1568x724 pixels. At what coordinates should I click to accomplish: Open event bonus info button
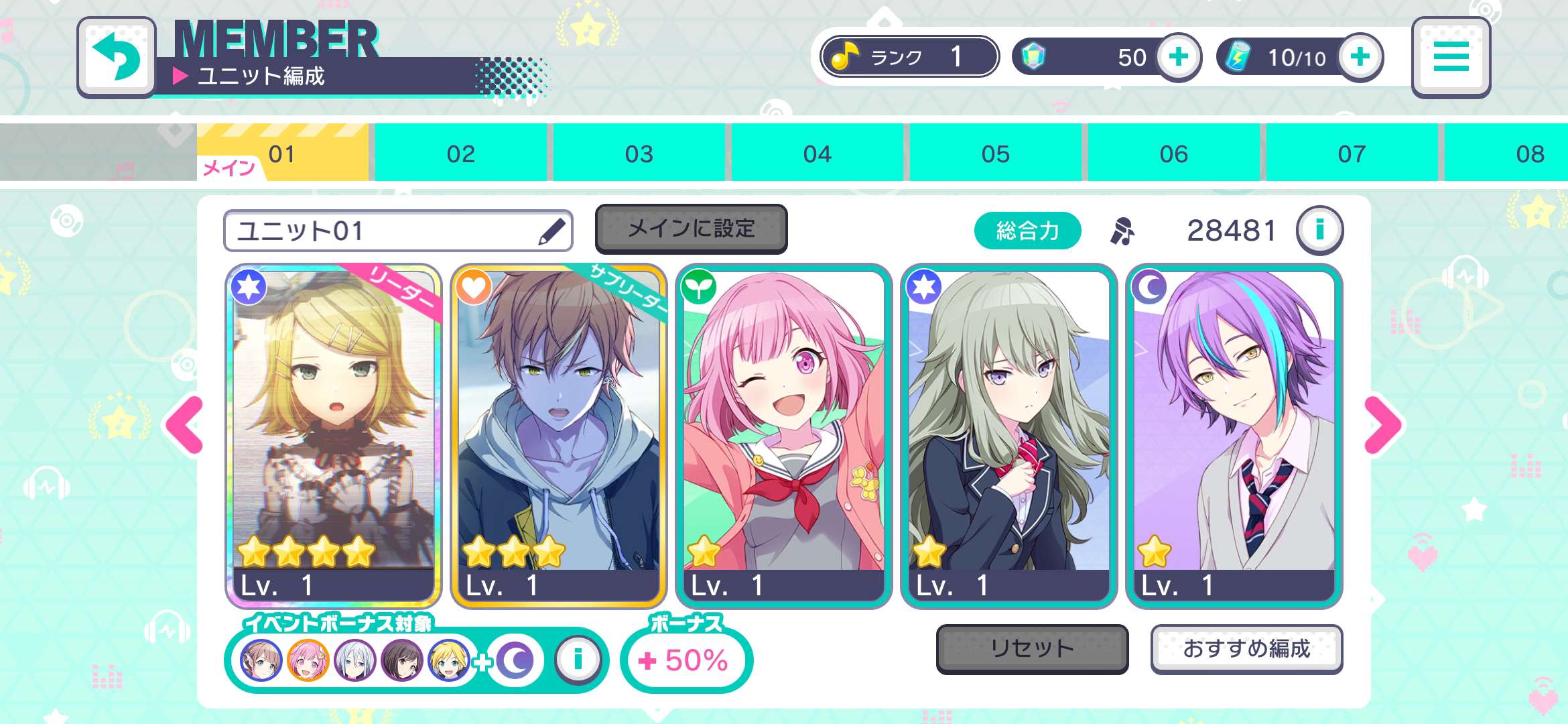578,660
